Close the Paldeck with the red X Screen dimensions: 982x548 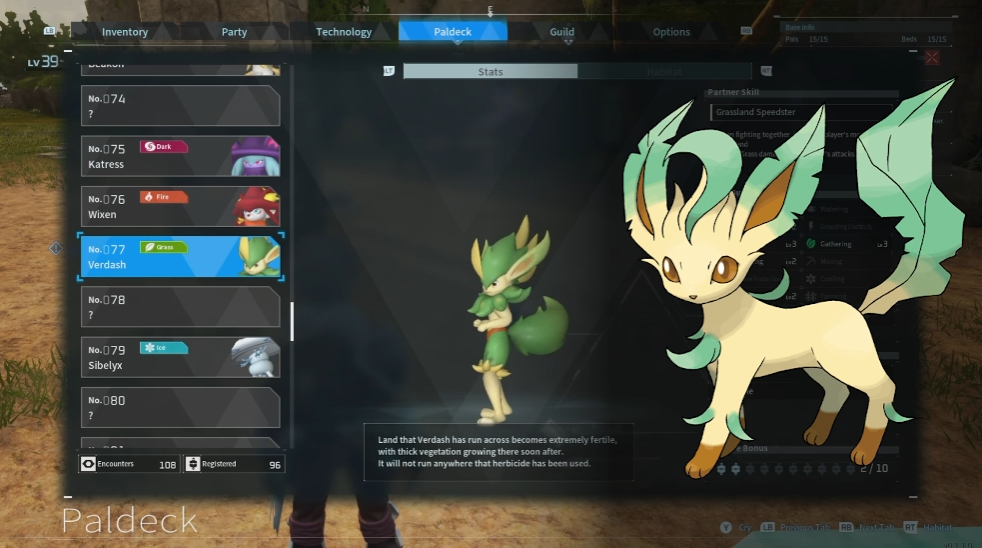point(932,58)
